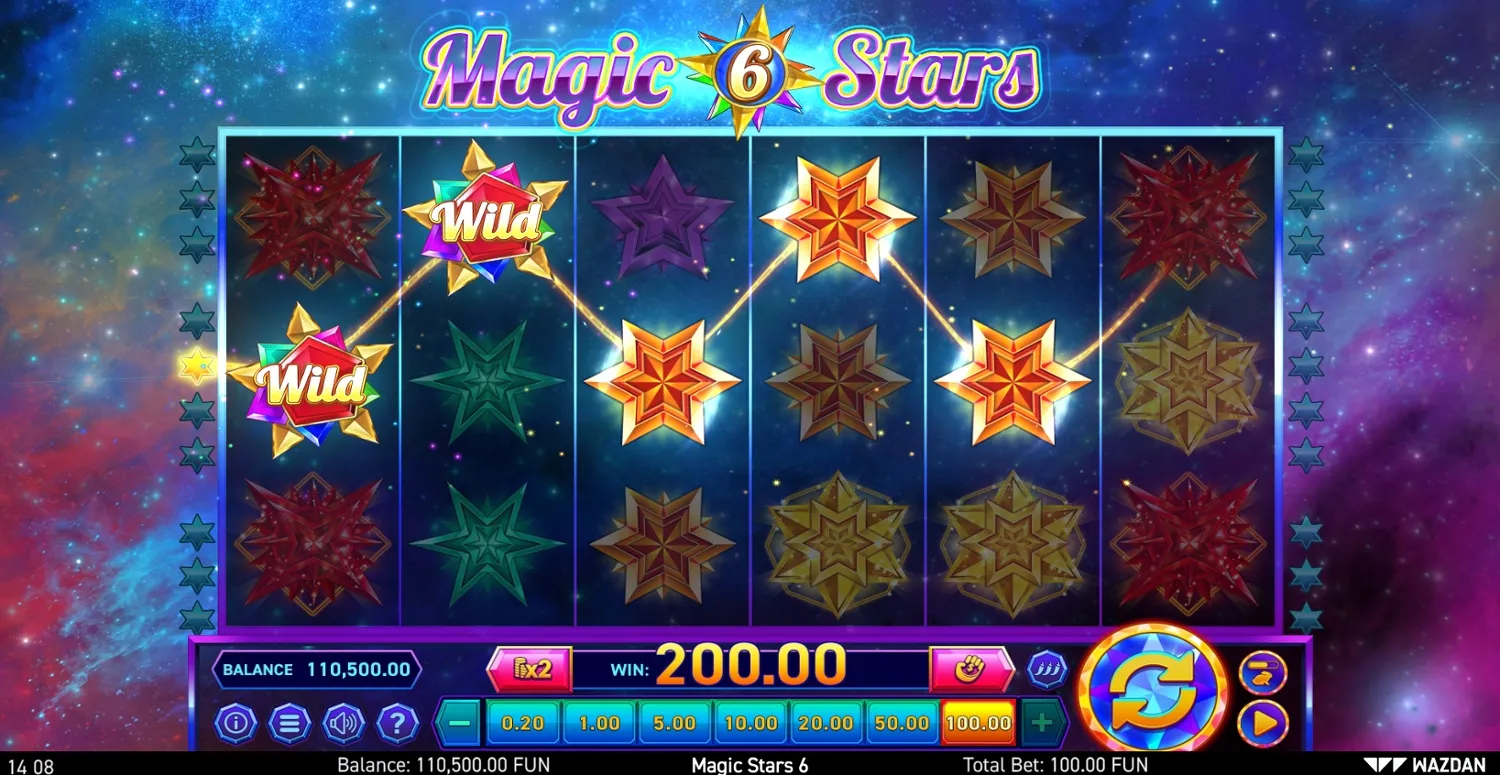1500x775 pixels.
Task: Start quick play with the play arrow
Action: 1262,723
